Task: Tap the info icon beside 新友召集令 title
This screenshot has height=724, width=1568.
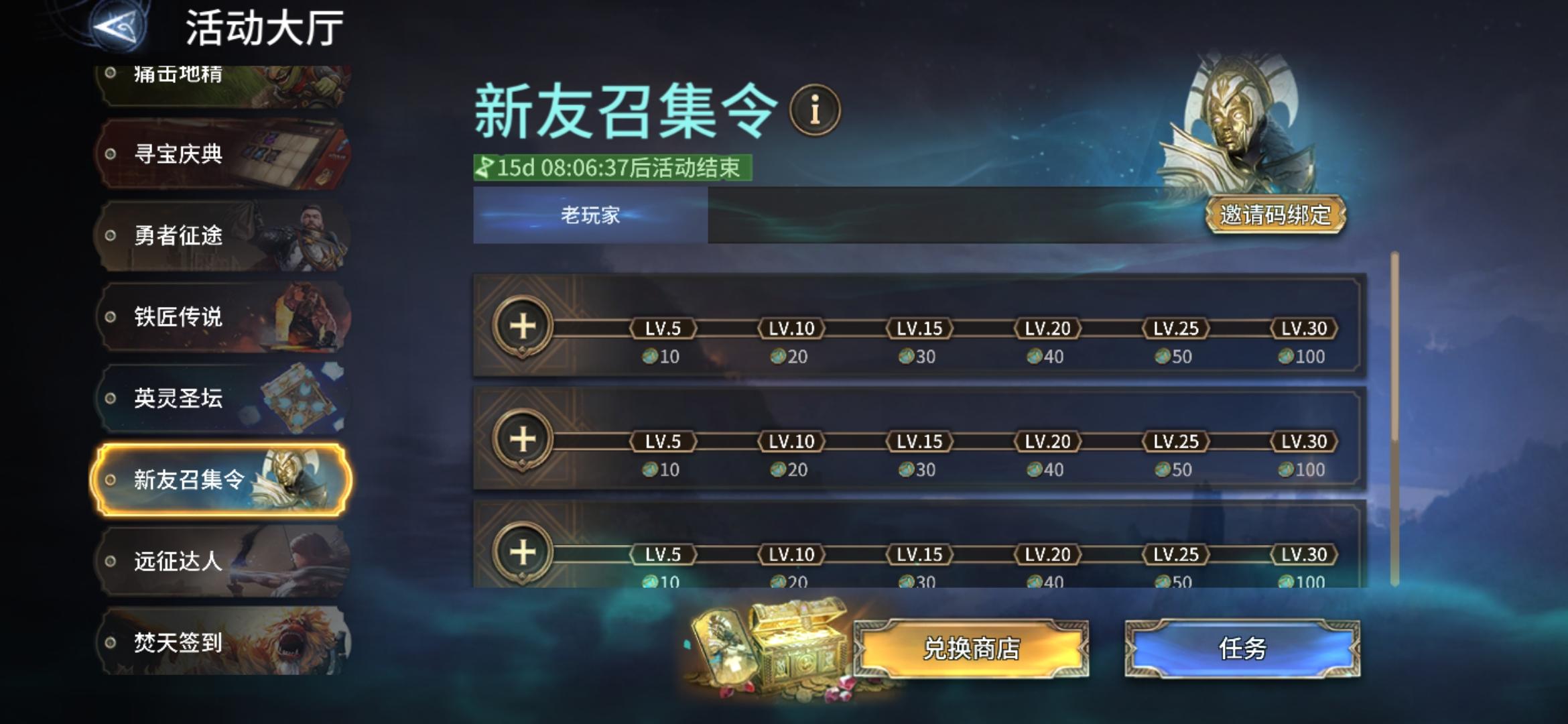Action: (813, 109)
